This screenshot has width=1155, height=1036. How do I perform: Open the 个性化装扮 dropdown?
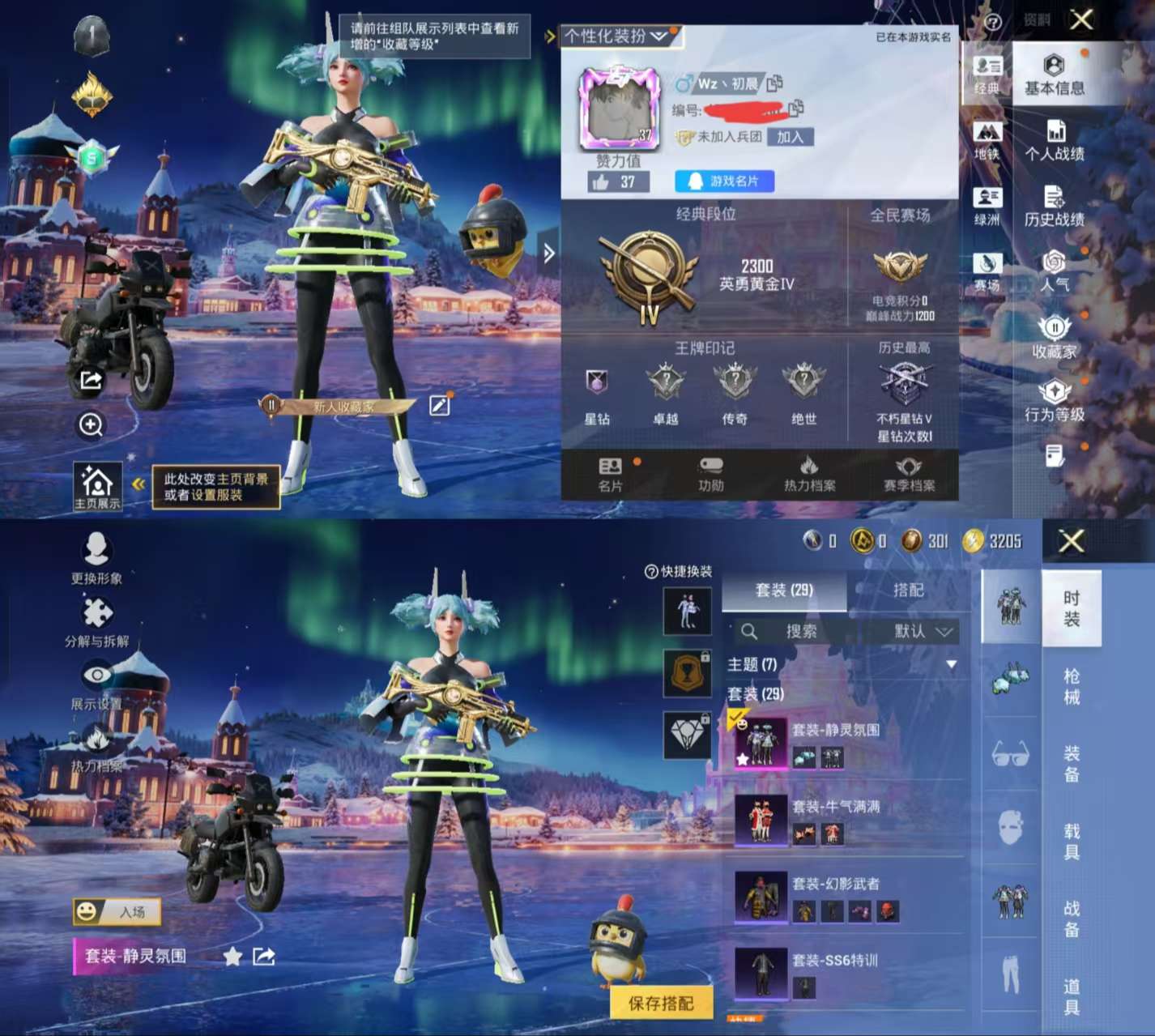tap(616, 36)
